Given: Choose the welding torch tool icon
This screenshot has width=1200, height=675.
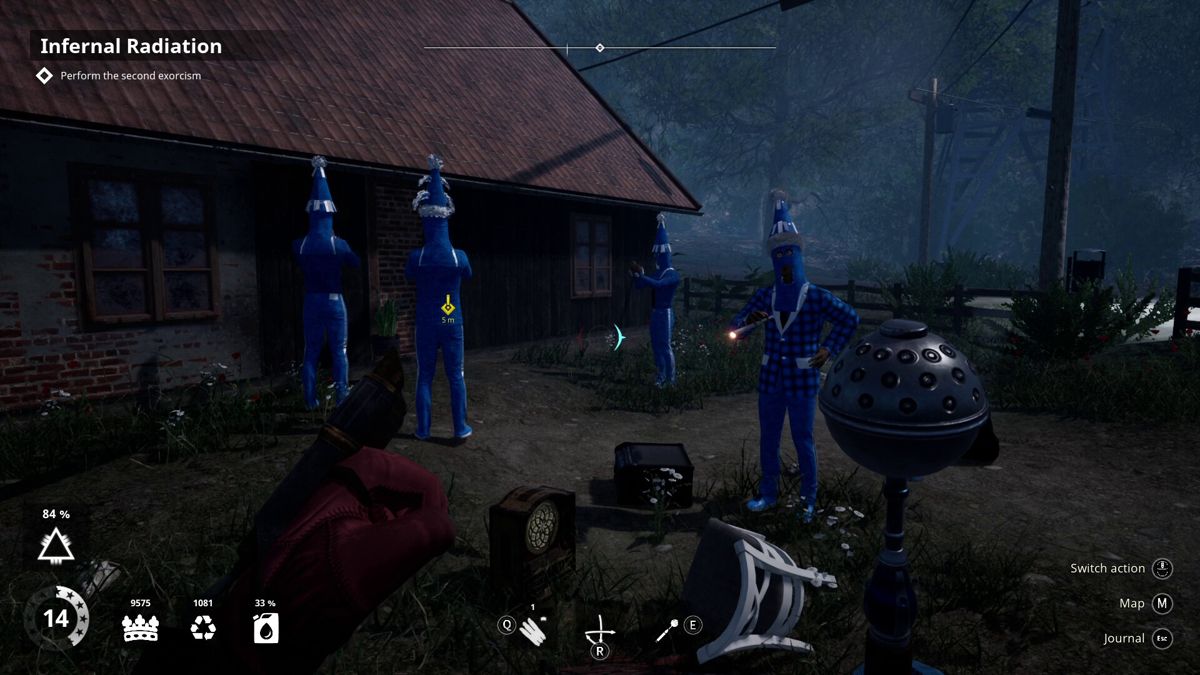Looking at the screenshot, I should tap(667, 628).
